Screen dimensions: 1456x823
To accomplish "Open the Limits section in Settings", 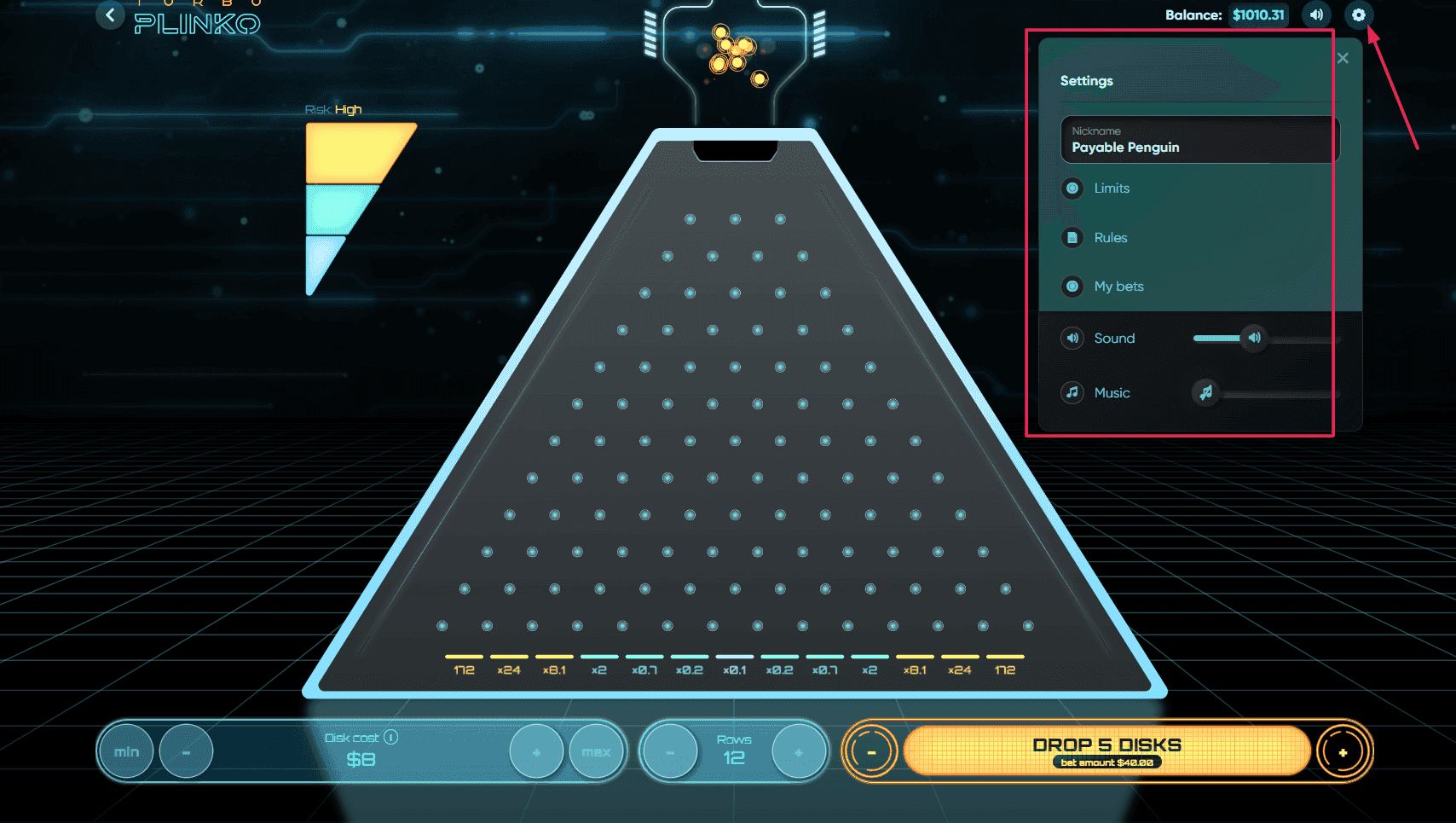I will (1111, 188).
